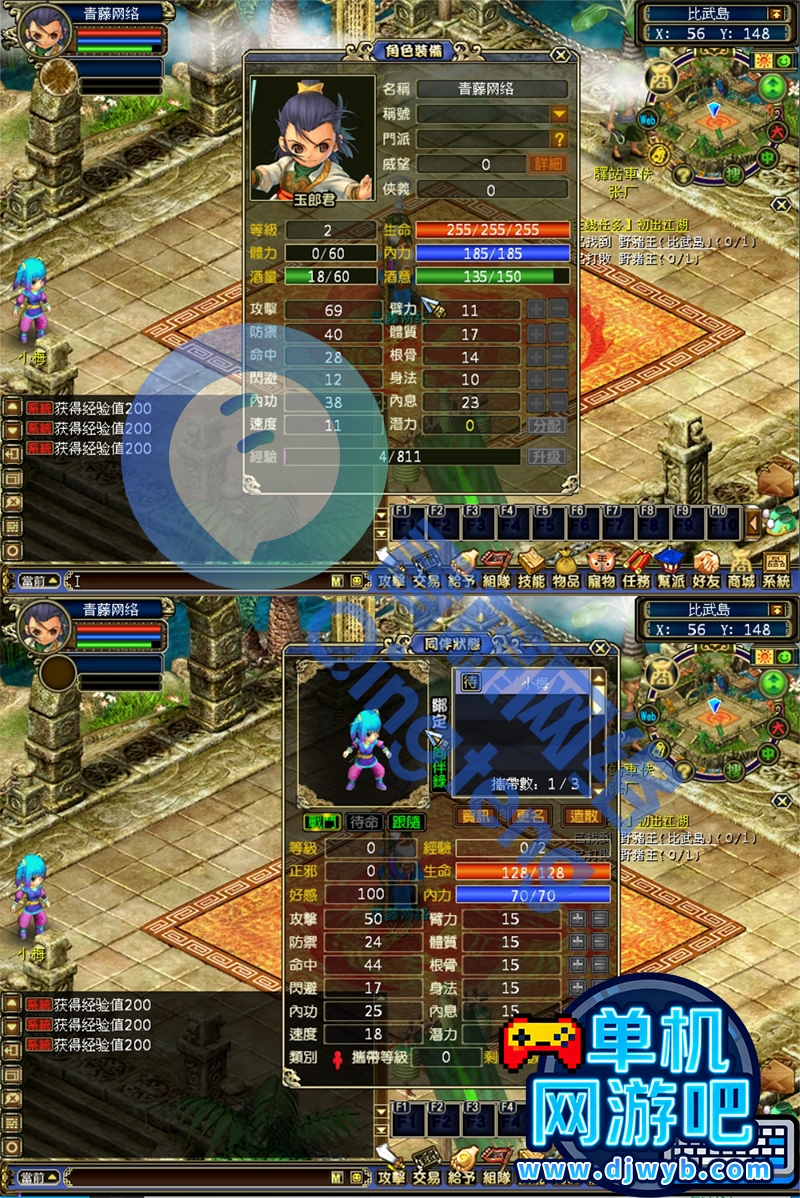Click the 分配 attribute allocation button
This screenshot has height=1198, width=800.
547,425
